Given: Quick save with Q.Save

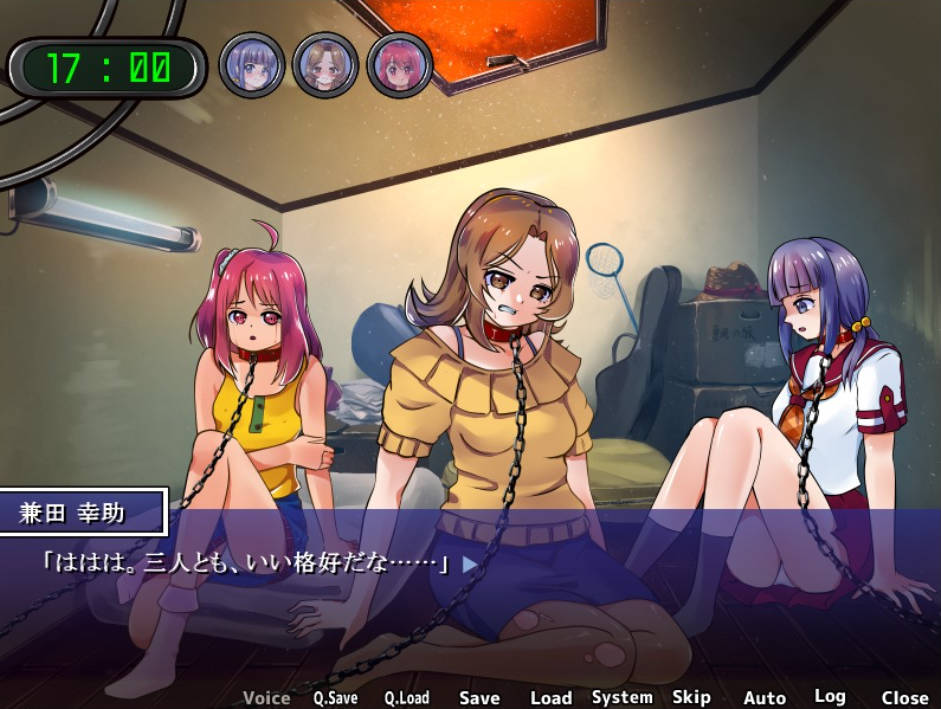Looking at the screenshot, I should 335,698.
